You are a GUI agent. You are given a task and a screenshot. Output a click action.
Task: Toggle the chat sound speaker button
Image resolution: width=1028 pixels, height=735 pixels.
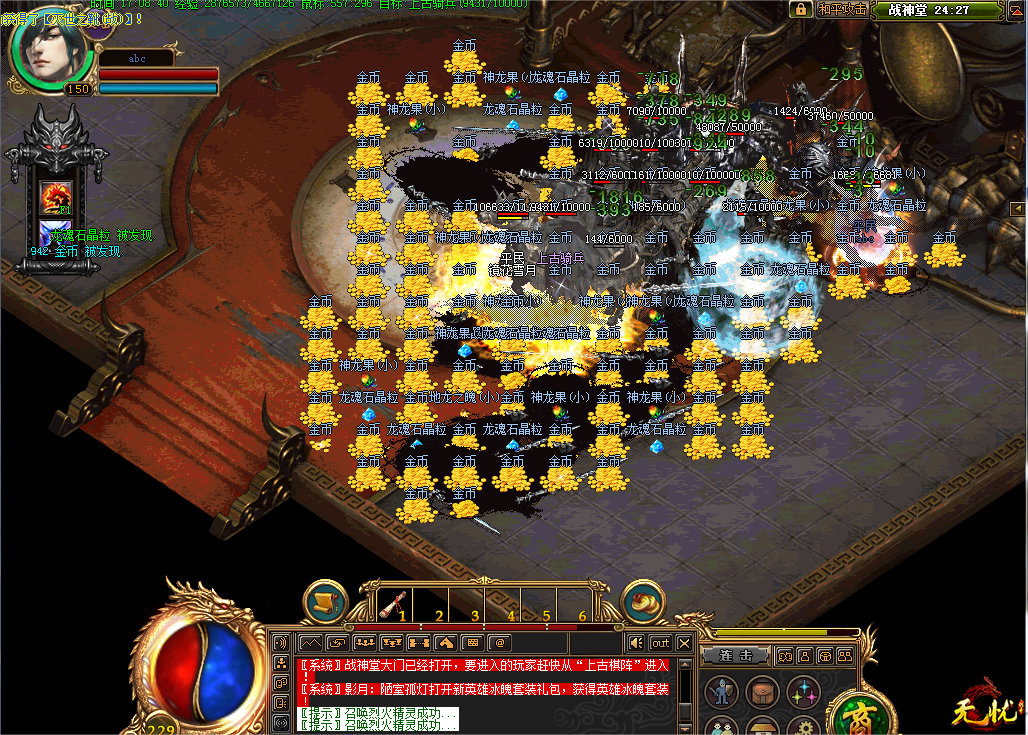pyautogui.click(x=635, y=643)
